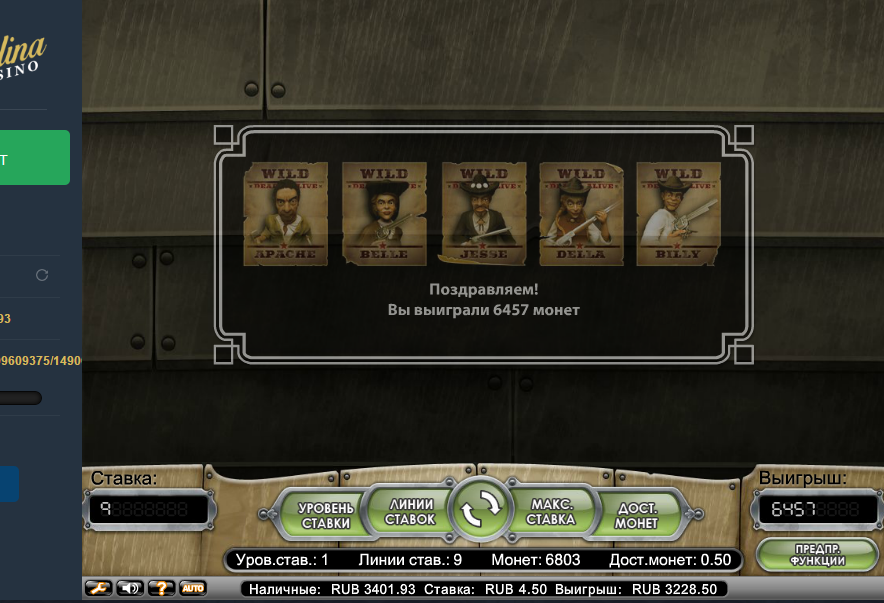
Task: Change coin value with Дост. Монет
Action: (x=636, y=515)
